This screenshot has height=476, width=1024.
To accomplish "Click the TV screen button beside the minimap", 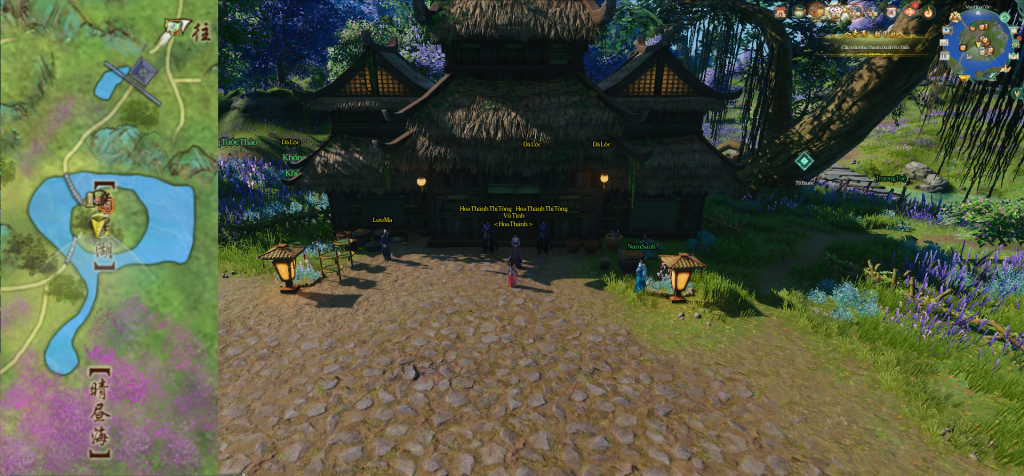I will [946, 30].
